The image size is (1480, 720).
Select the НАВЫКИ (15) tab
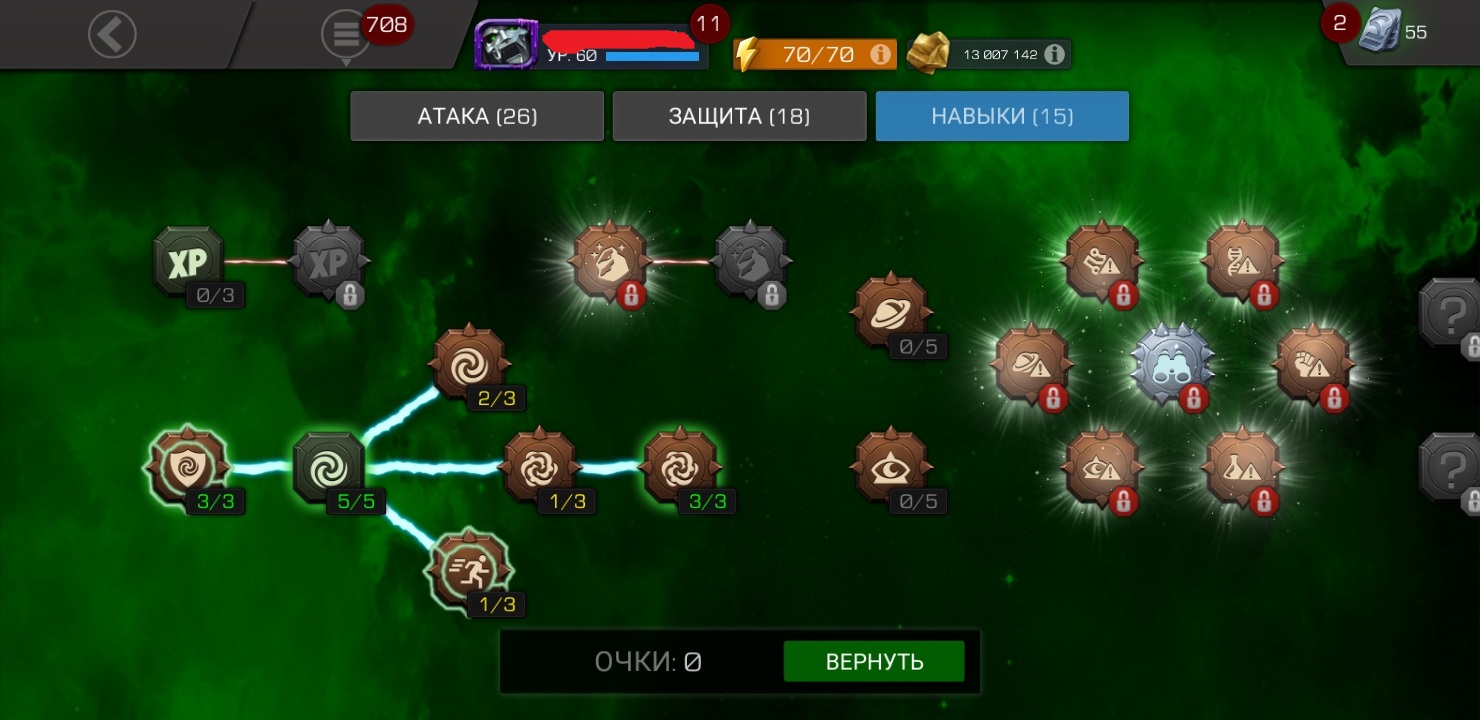click(1002, 116)
